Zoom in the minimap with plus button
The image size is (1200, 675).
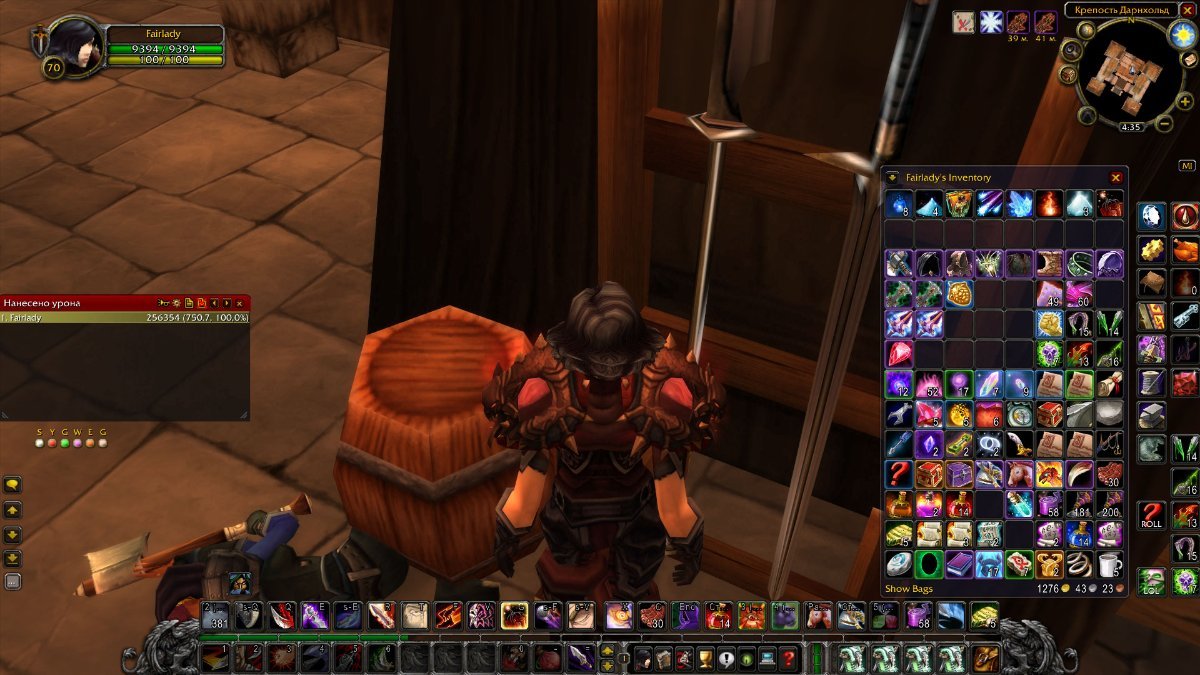tap(1184, 102)
